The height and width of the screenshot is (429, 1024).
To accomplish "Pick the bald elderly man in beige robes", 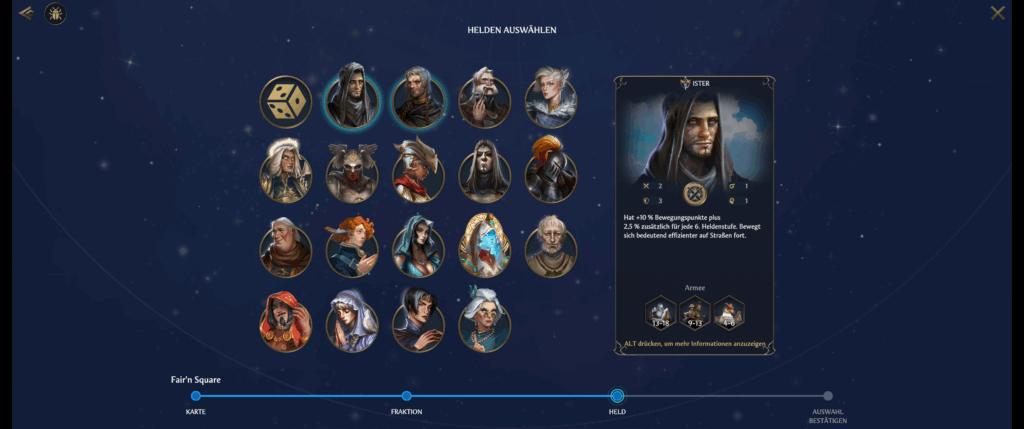I will tap(551, 245).
